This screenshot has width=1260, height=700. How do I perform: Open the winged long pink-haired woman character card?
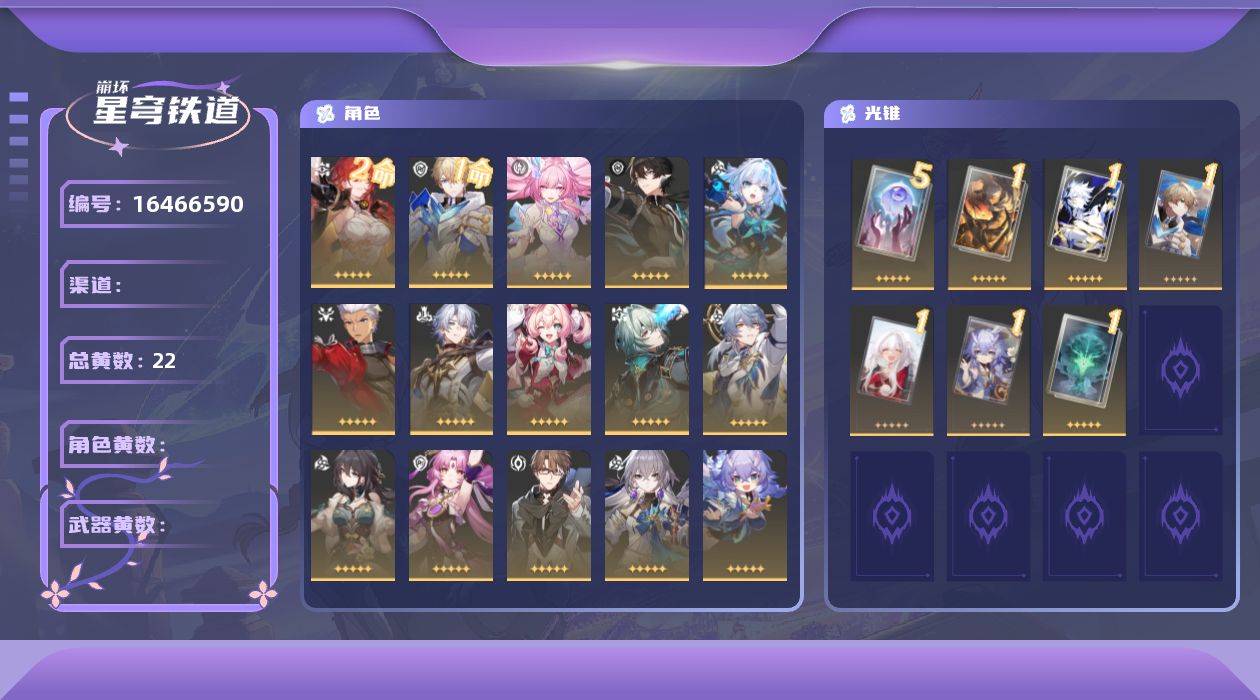(x=548, y=222)
